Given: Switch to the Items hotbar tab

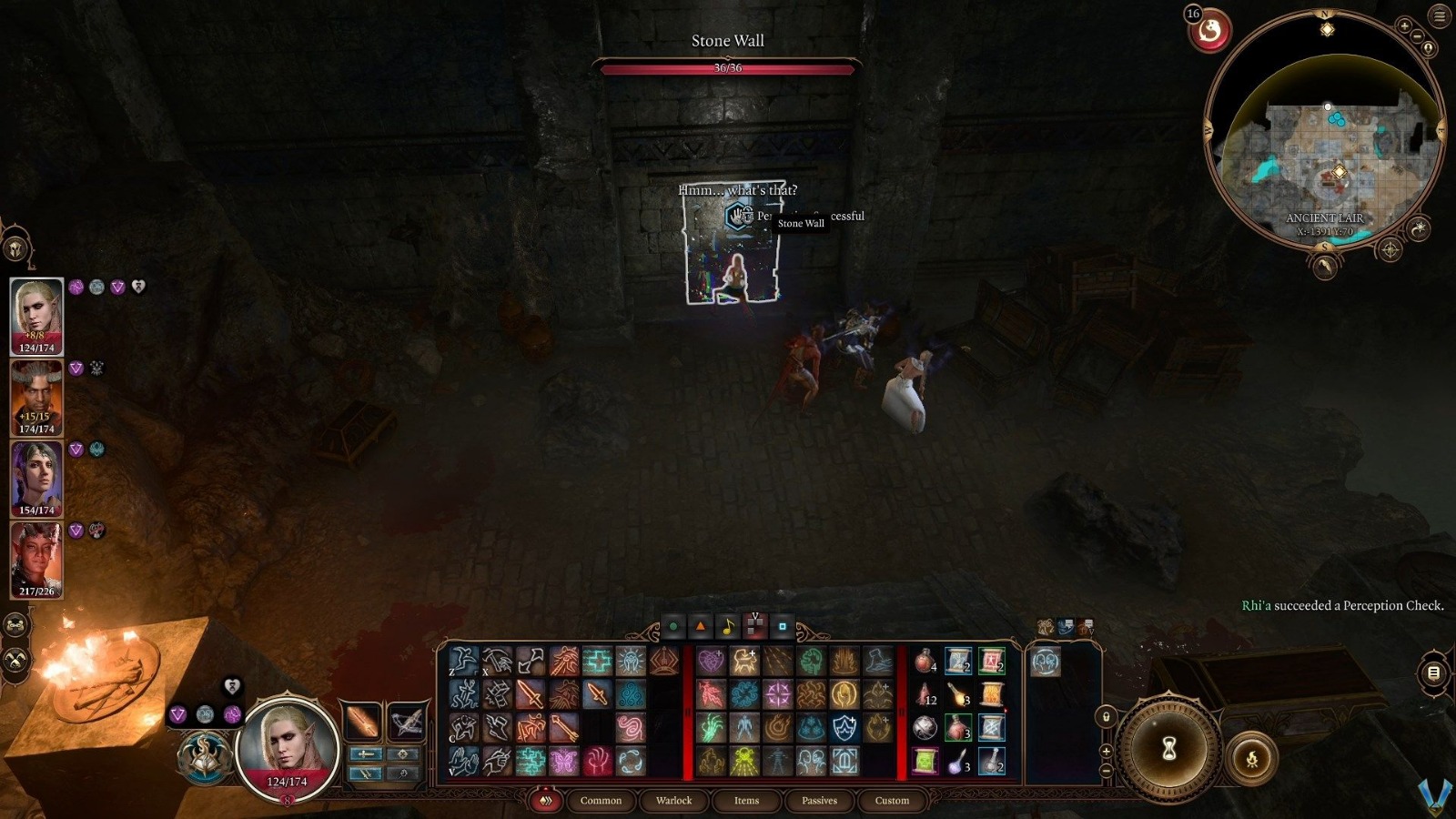Looking at the screenshot, I should (x=746, y=801).
